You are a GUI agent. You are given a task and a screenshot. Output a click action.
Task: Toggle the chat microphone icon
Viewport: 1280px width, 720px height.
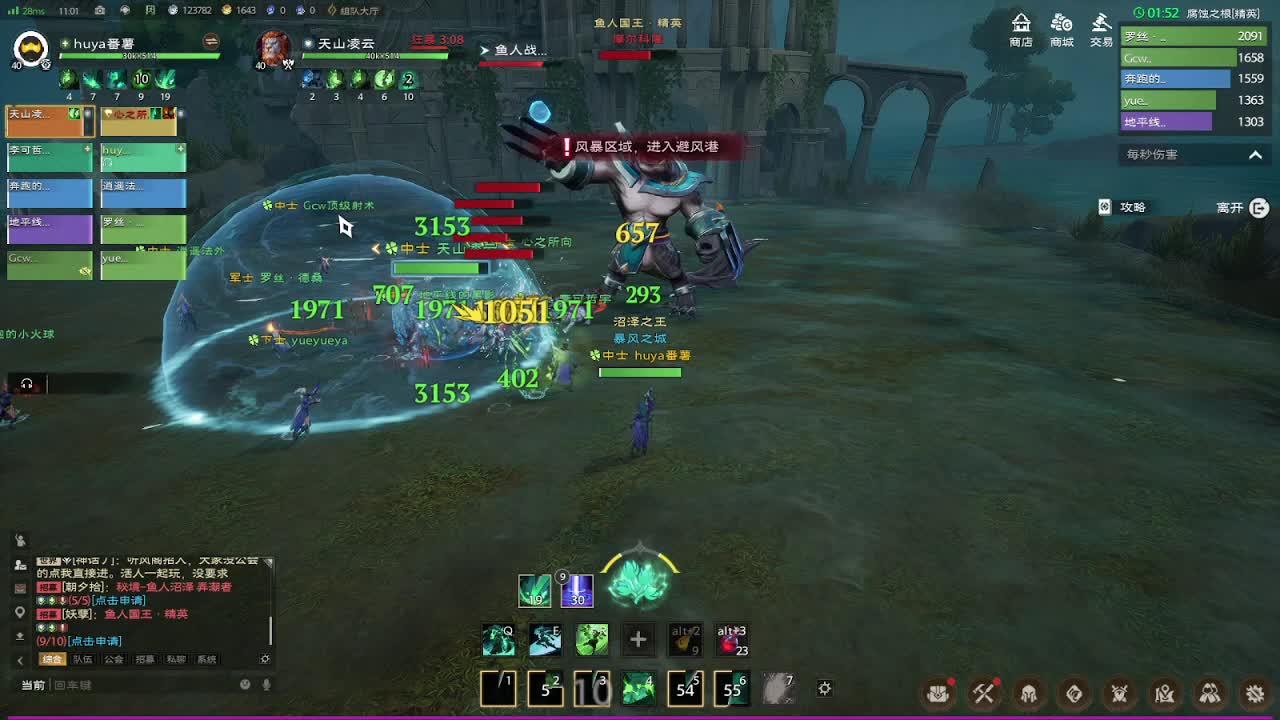point(266,685)
